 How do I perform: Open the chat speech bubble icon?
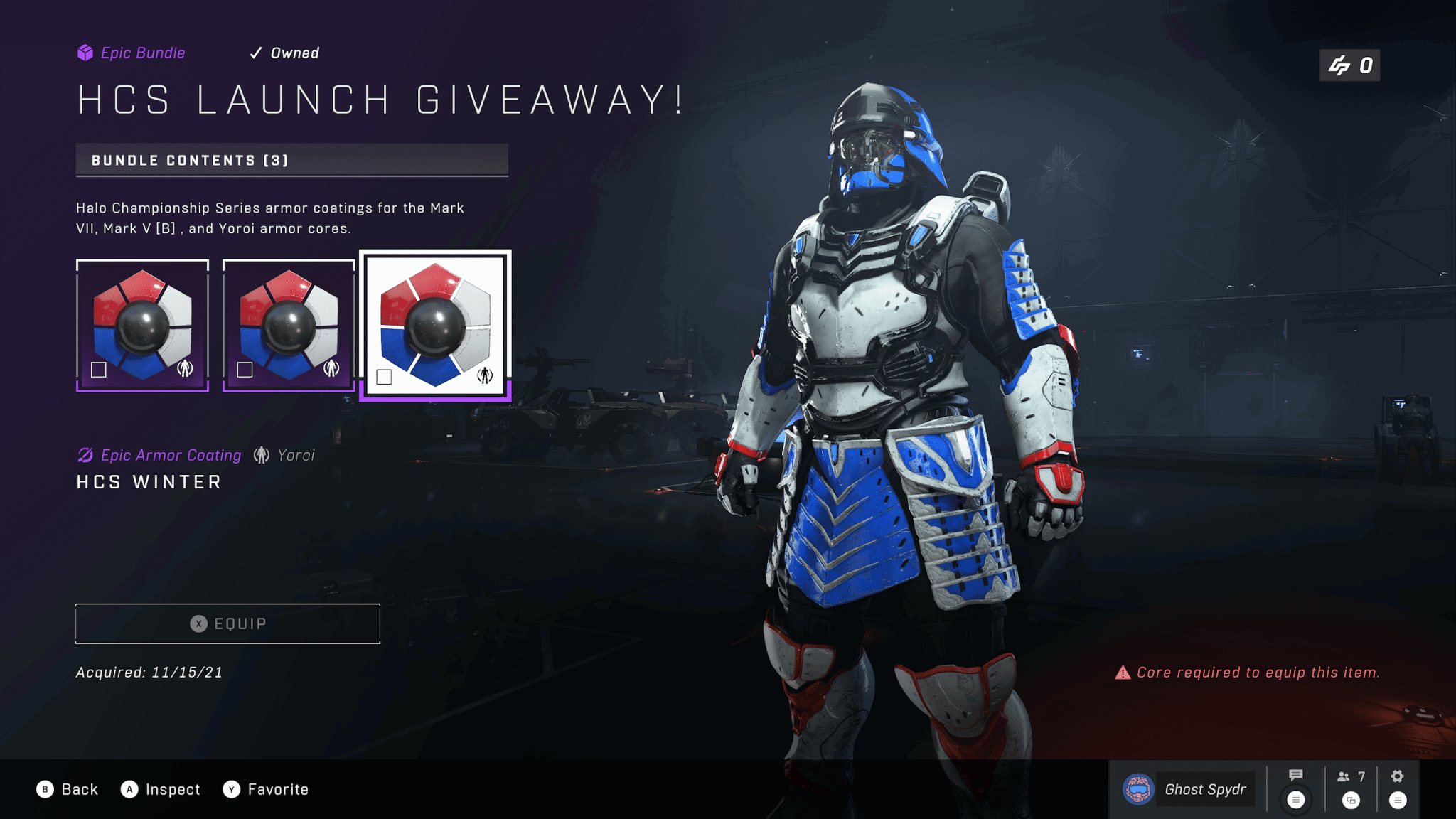pyautogui.click(x=1295, y=776)
